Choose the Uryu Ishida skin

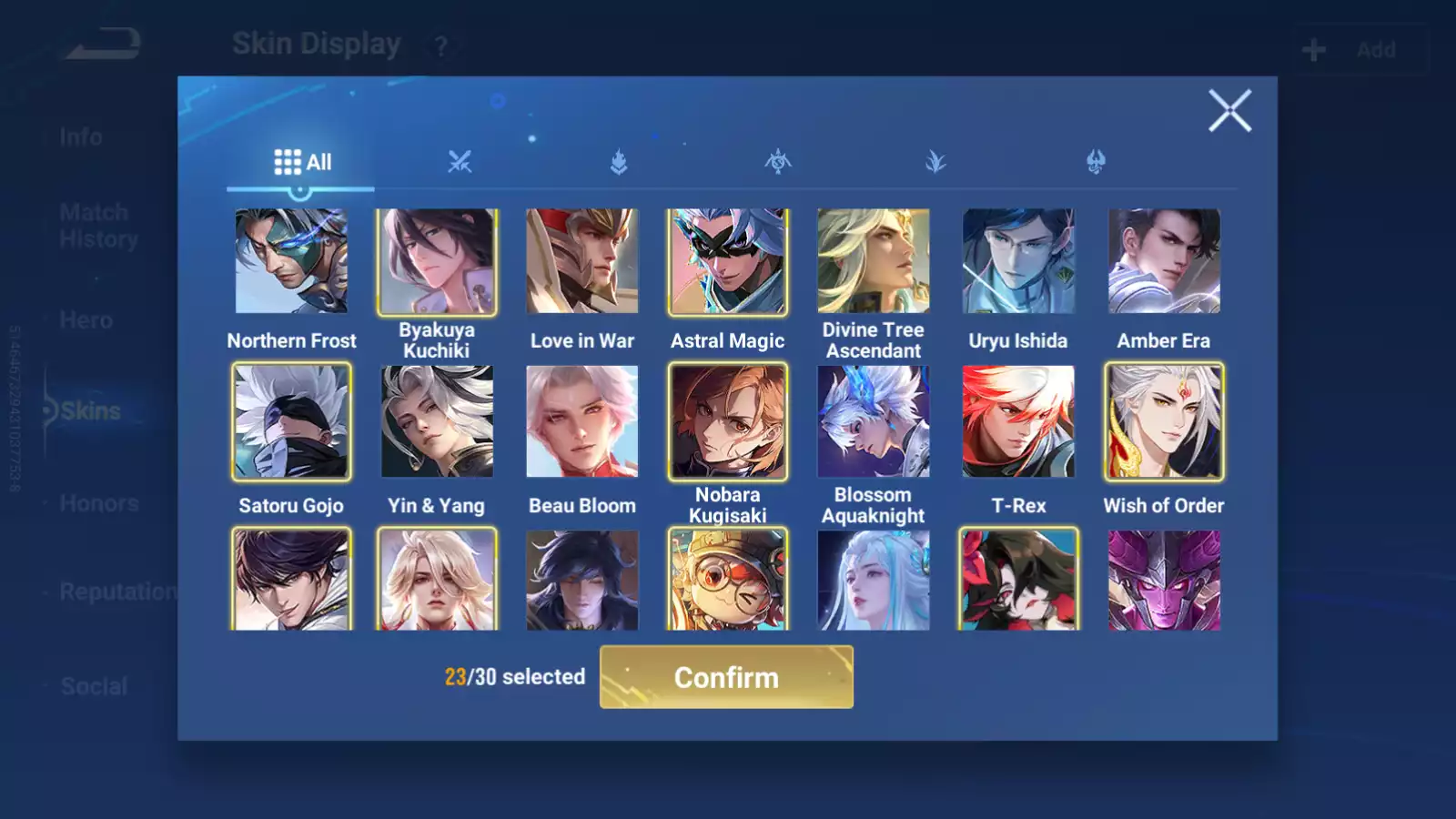point(1018,262)
